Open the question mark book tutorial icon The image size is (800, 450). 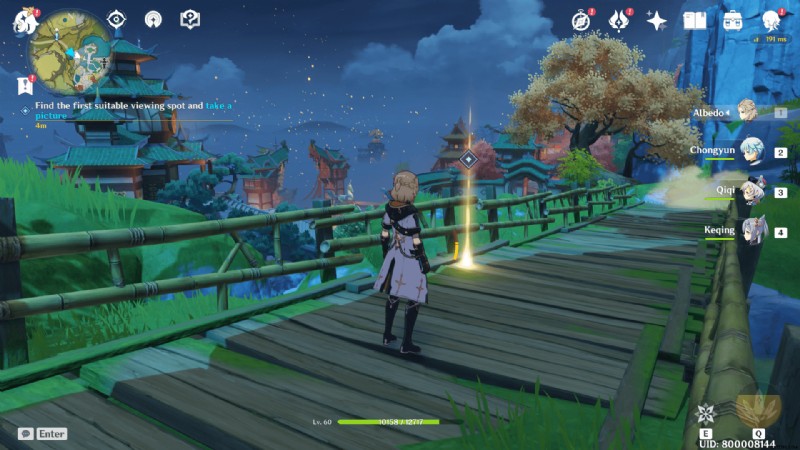click(190, 19)
